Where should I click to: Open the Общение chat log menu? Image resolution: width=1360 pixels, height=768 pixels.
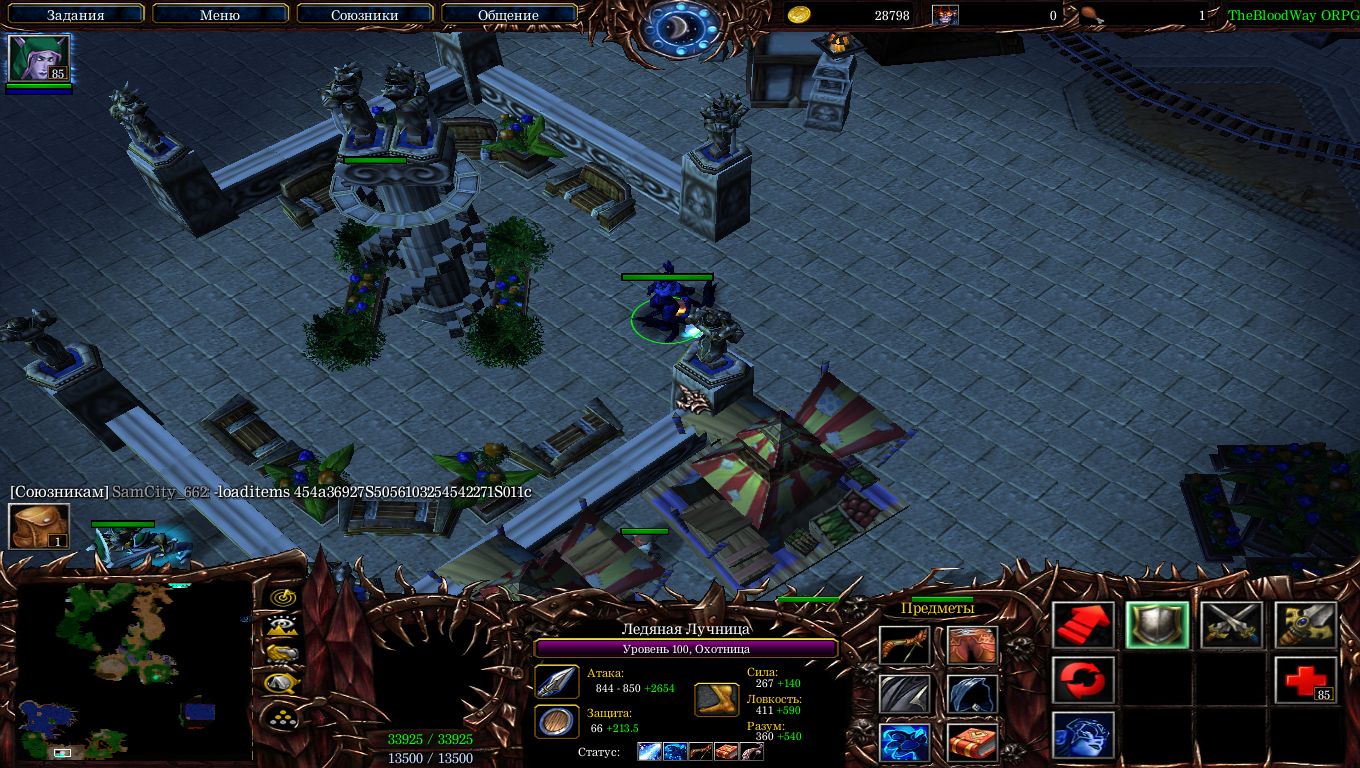click(x=508, y=15)
